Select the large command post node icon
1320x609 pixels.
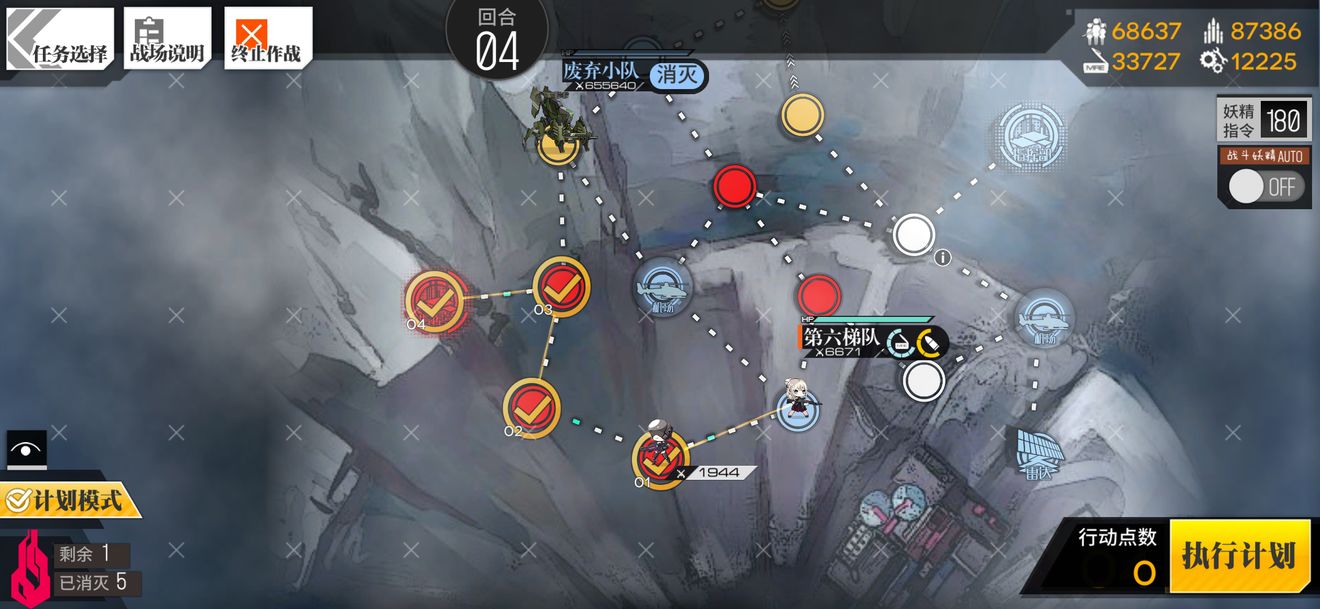(x=1031, y=135)
